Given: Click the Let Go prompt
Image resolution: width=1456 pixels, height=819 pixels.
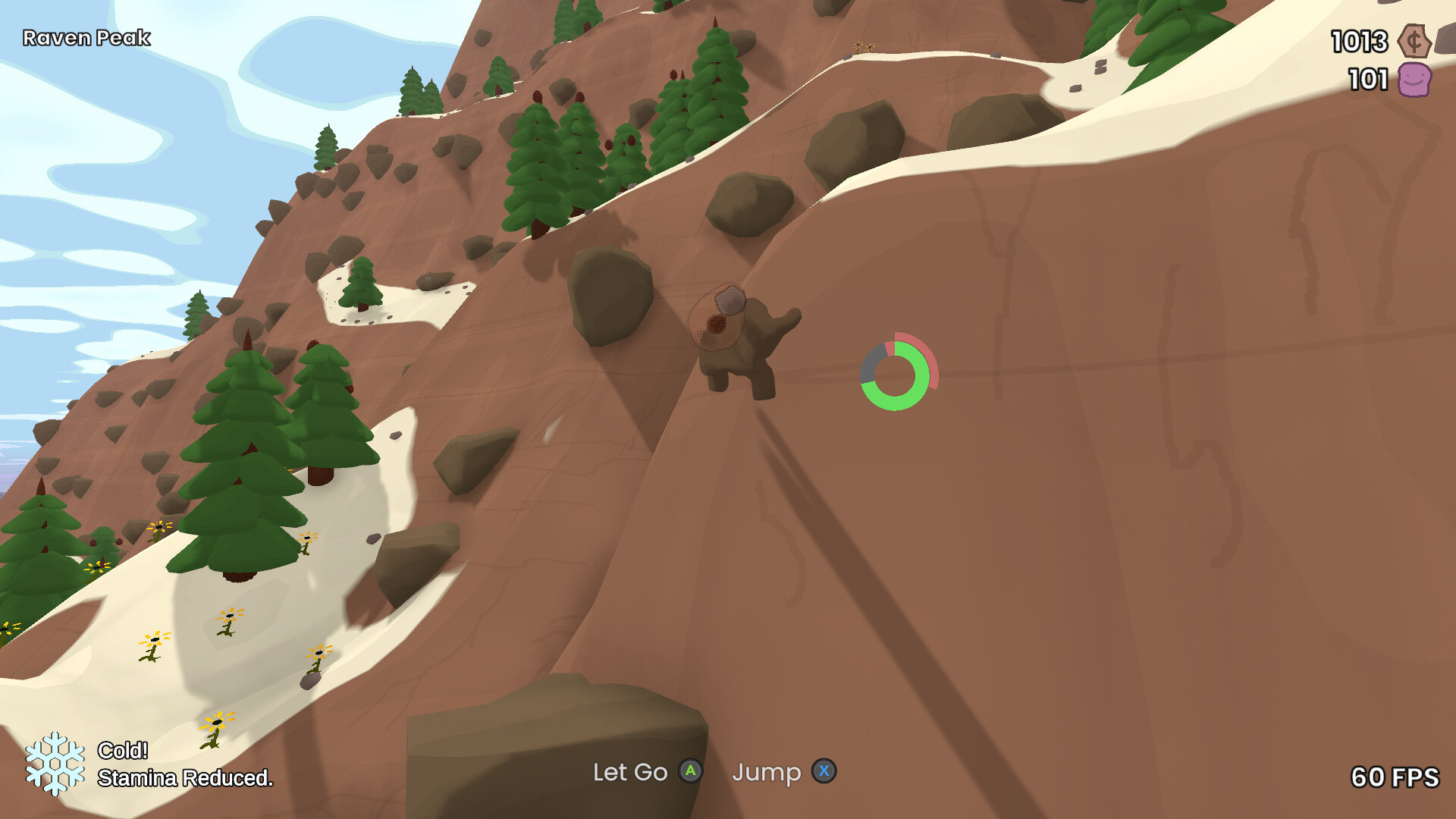Looking at the screenshot, I should pyautogui.click(x=631, y=772).
